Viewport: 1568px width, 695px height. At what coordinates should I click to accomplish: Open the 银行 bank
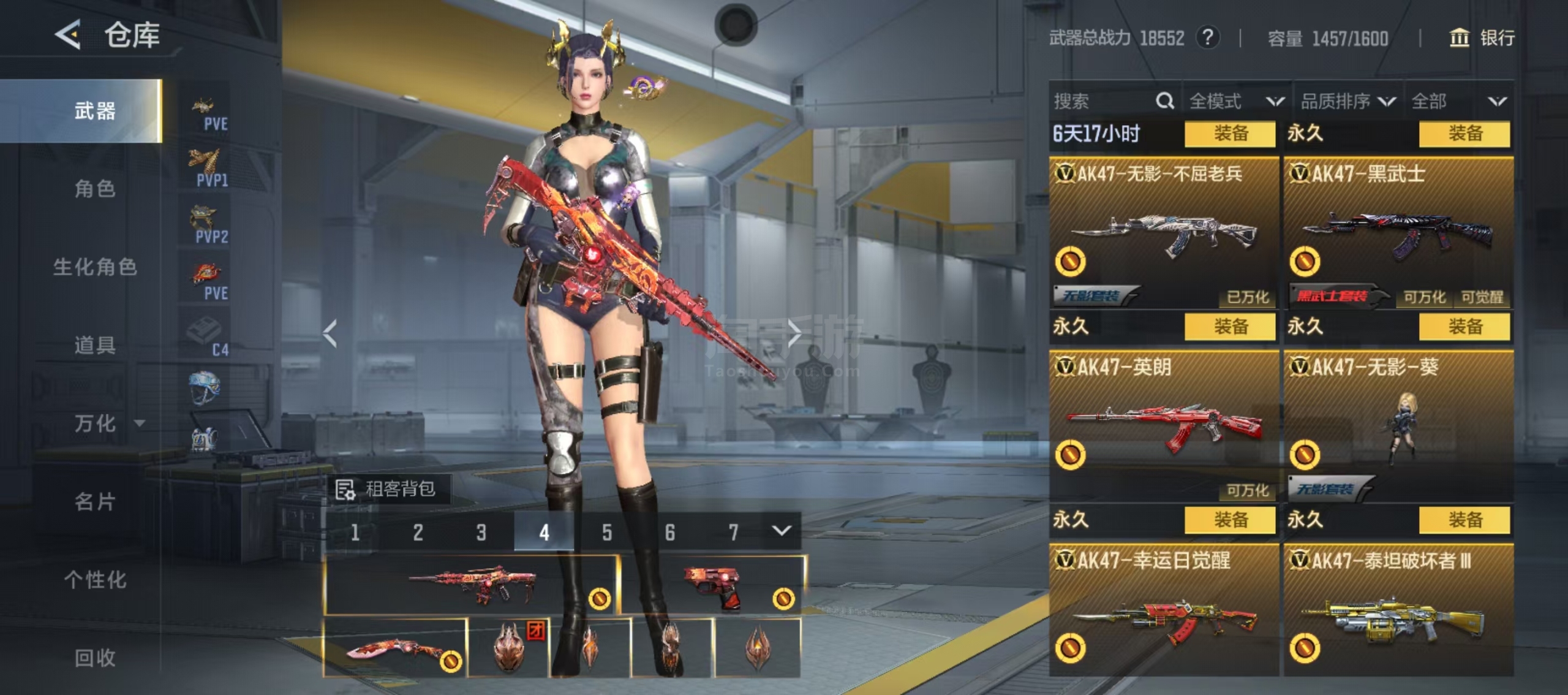(x=1482, y=38)
